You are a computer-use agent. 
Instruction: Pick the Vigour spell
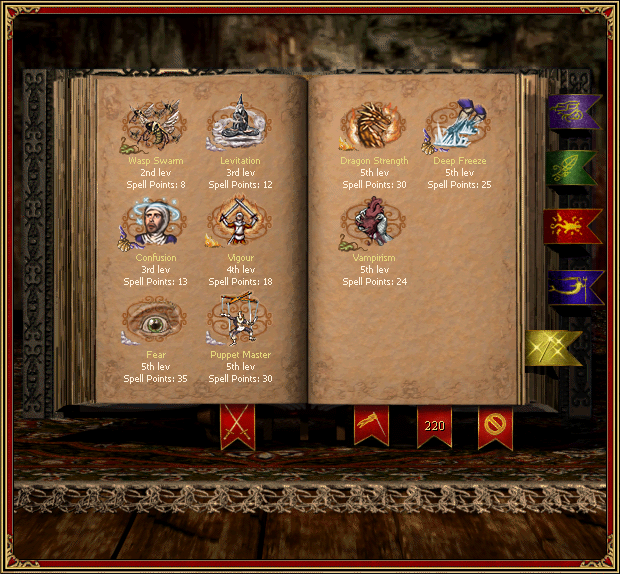pyautogui.click(x=239, y=222)
